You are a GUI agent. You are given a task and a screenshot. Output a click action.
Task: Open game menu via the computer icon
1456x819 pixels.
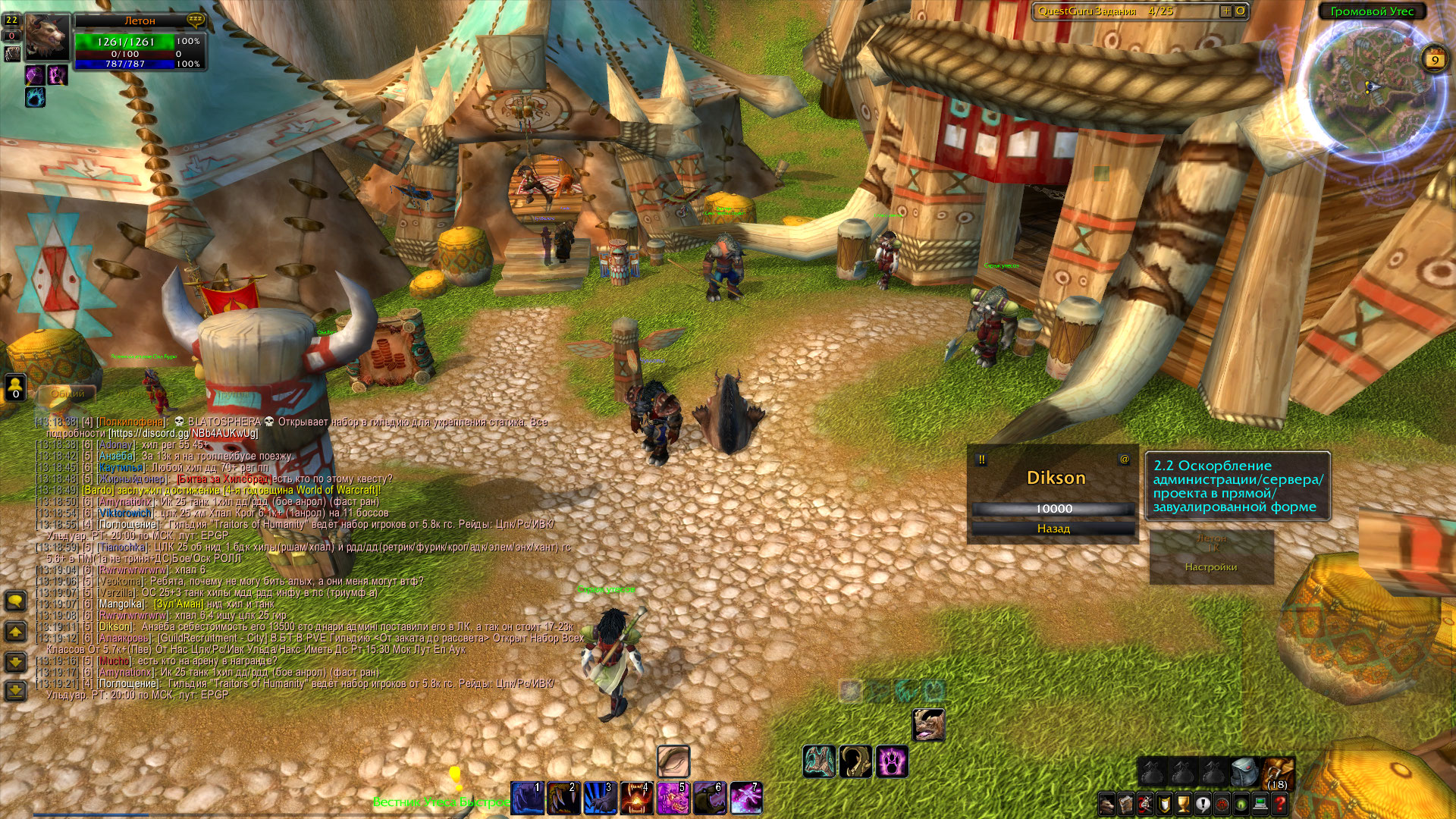(1260, 803)
